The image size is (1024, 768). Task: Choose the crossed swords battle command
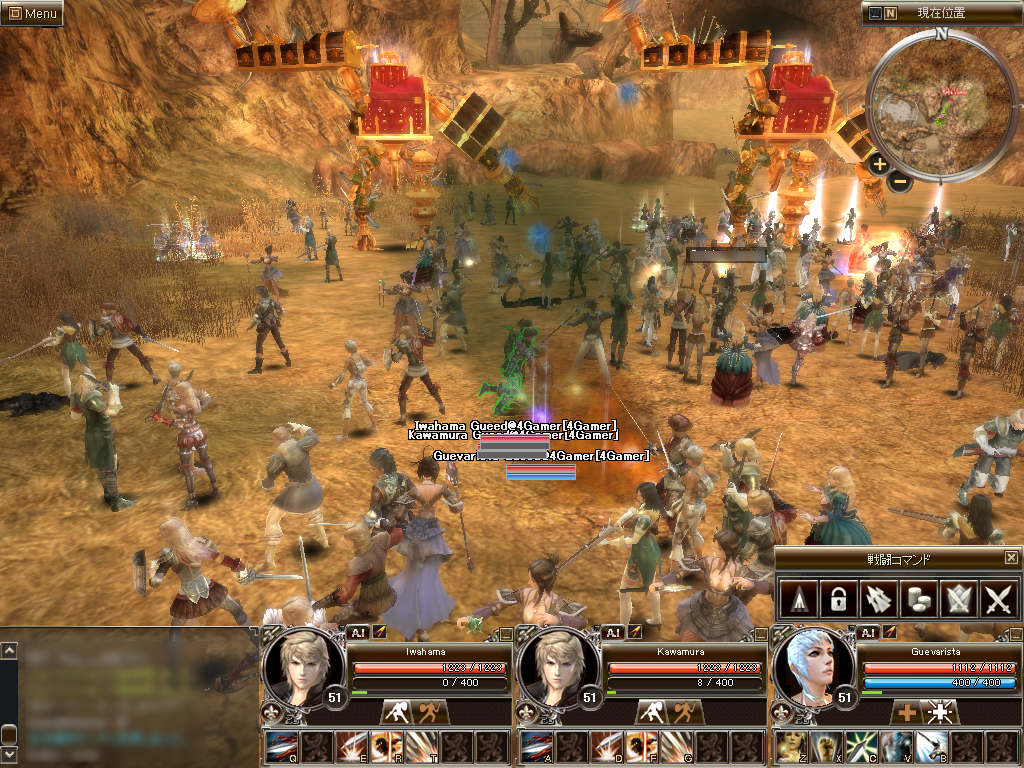pos(999,599)
